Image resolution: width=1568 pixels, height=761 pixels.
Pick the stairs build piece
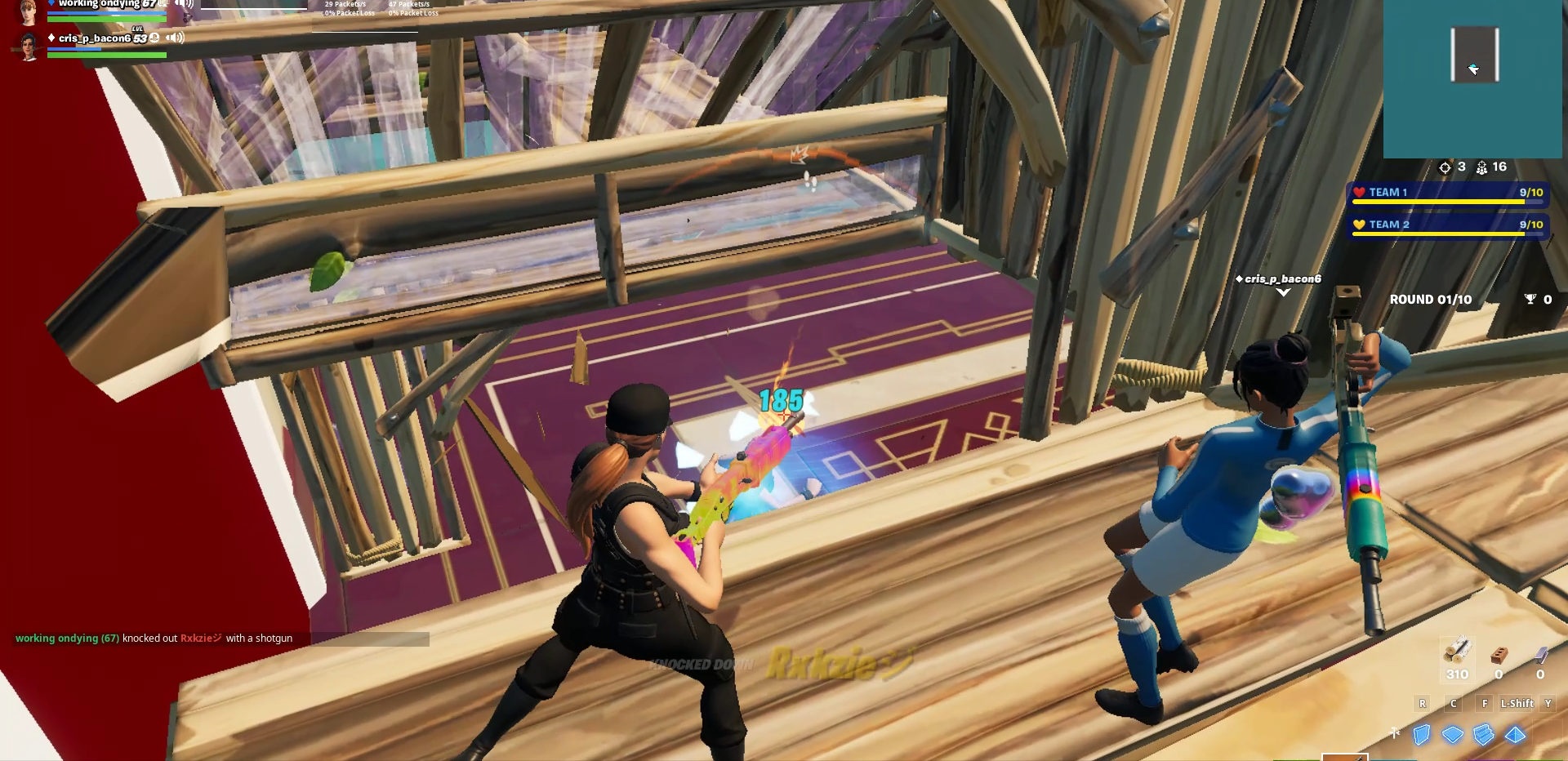[1484, 735]
